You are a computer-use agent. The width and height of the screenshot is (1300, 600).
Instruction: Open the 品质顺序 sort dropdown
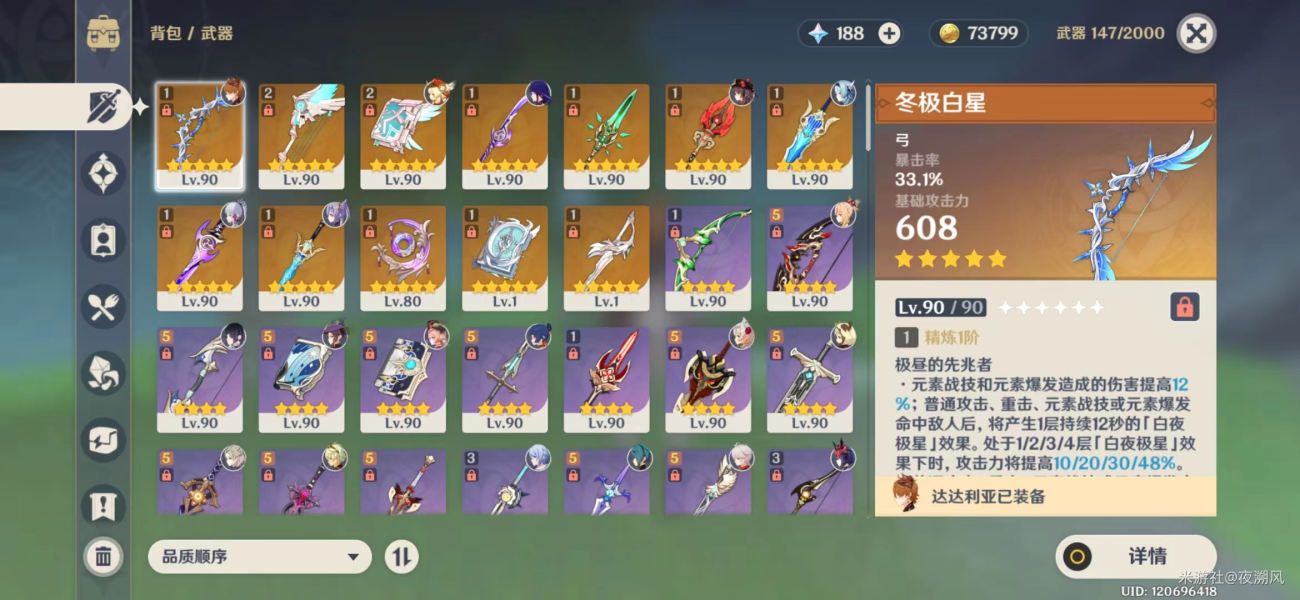click(x=259, y=557)
